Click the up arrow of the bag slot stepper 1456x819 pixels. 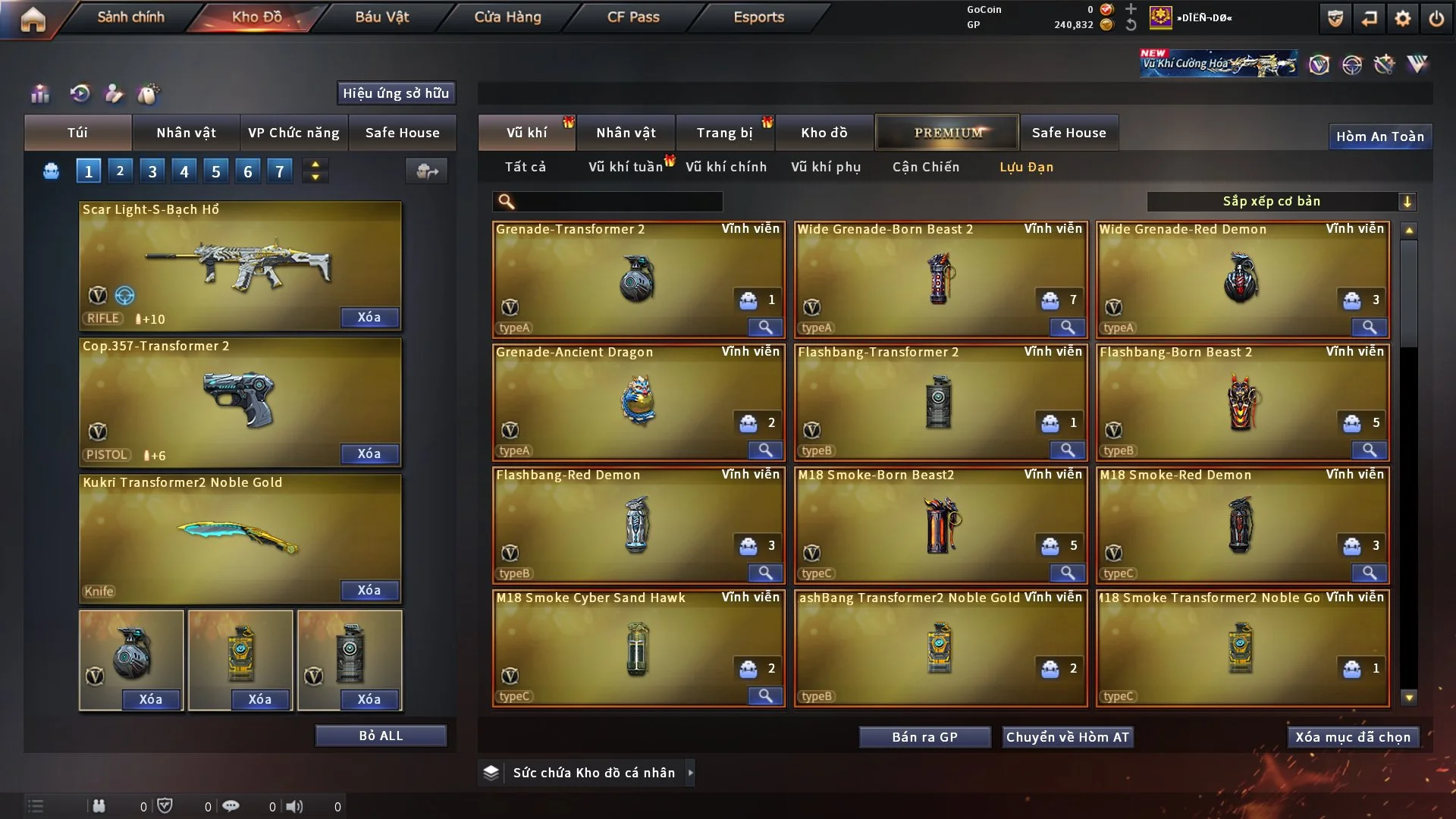tap(315, 164)
